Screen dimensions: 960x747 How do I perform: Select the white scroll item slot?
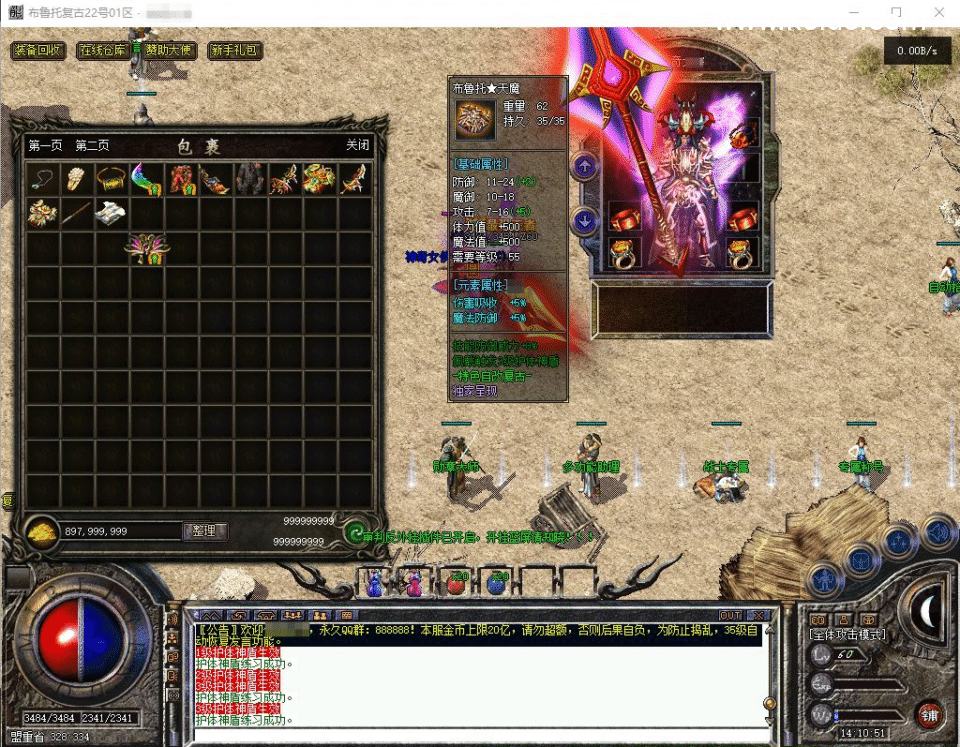pyautogui.click(x=111, y=213)
